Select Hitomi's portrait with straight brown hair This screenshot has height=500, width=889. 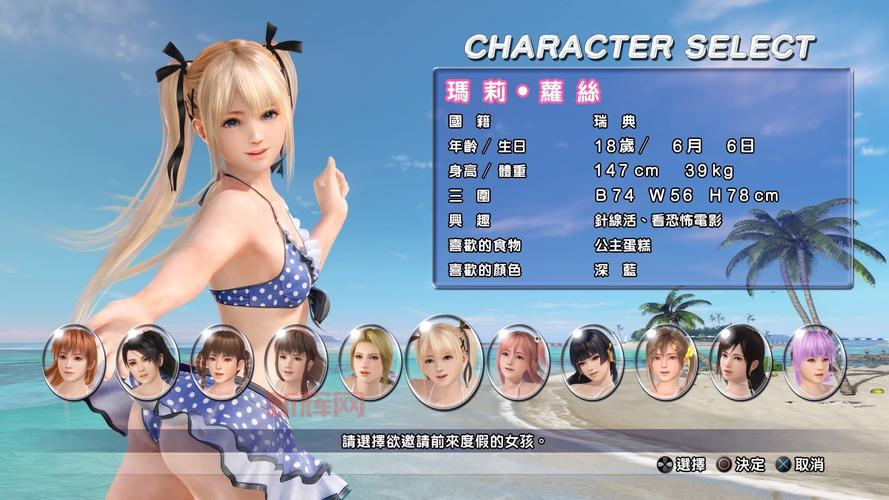tap(296, 360)
